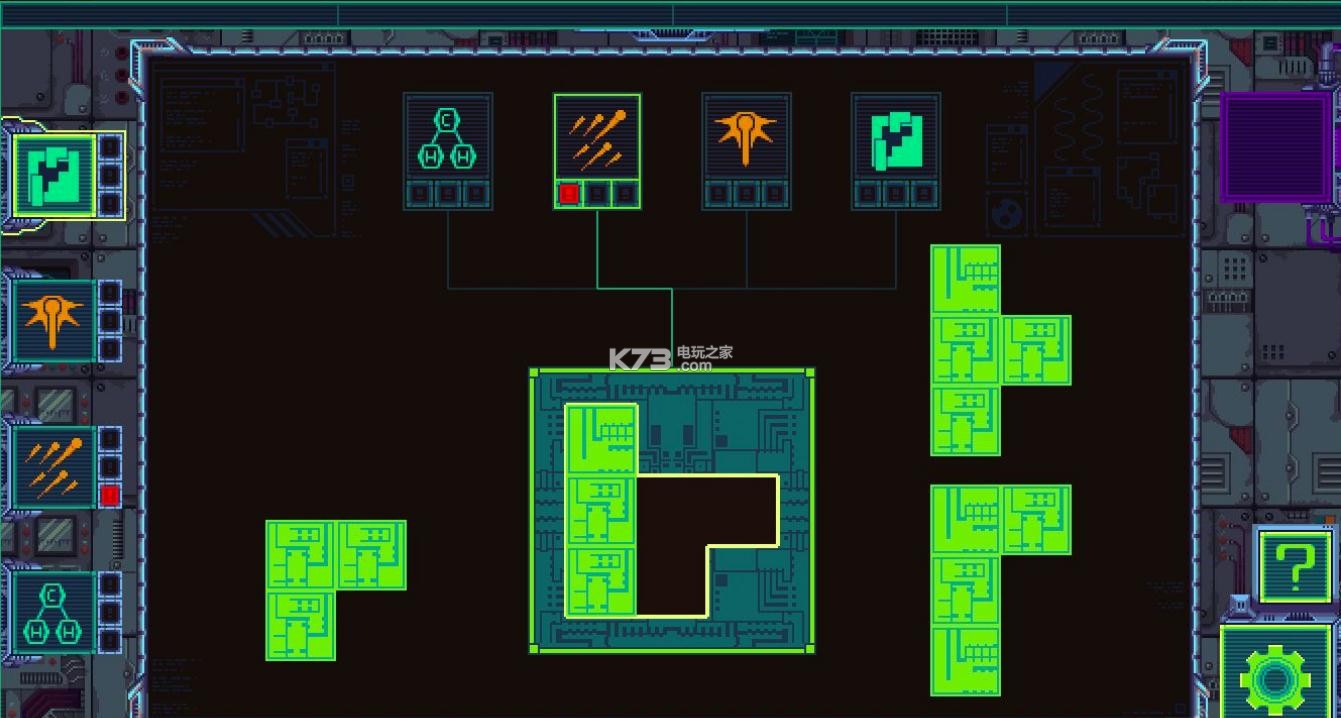Select the highlighted missiles node with red pip

597,138
